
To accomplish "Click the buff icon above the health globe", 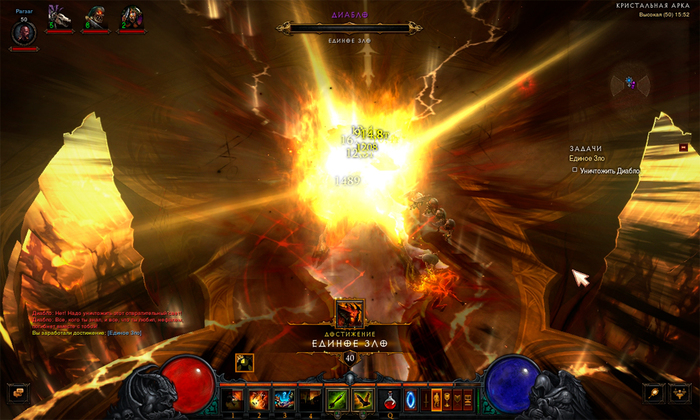I will [244, 361].
